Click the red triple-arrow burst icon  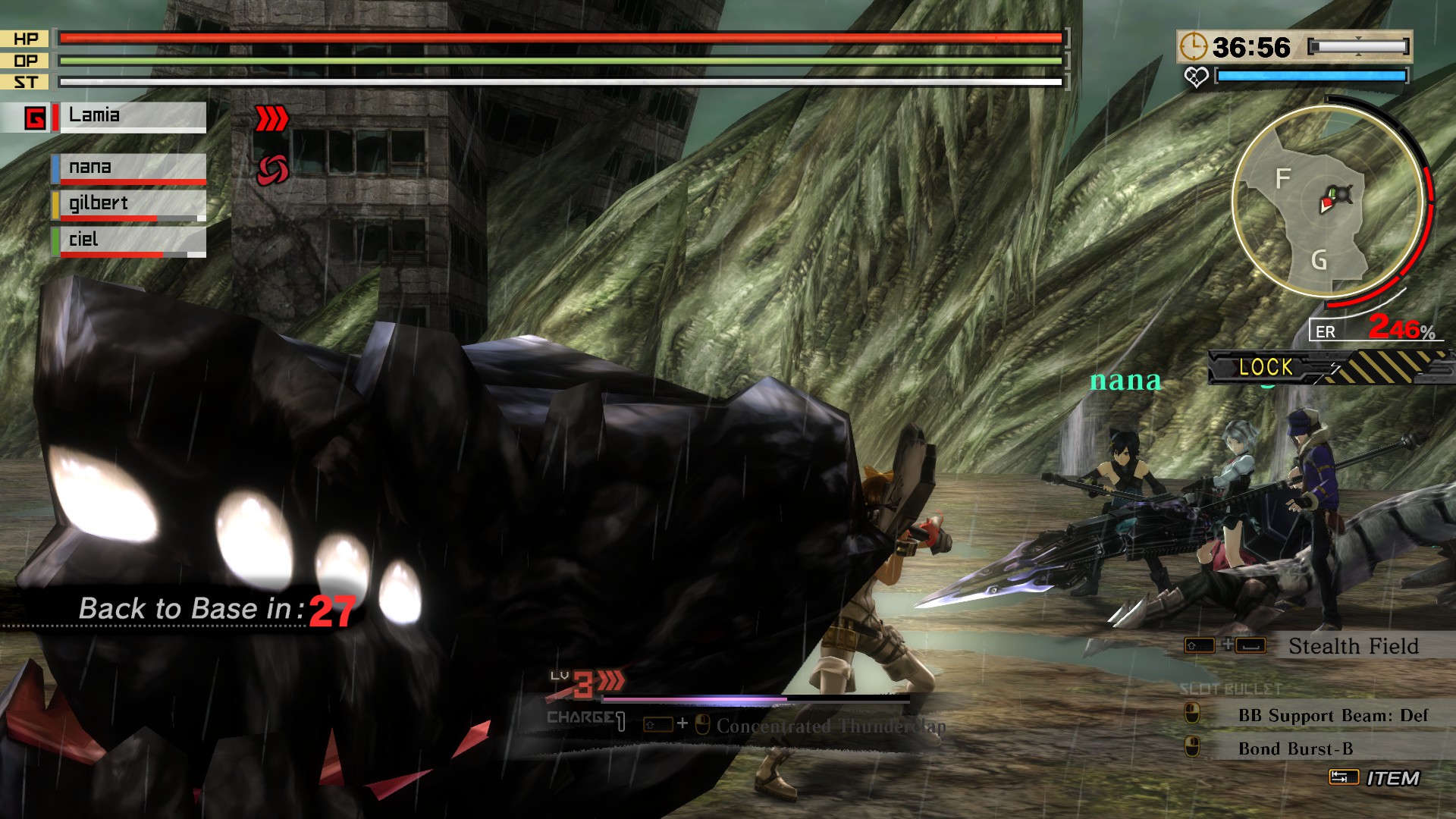pyautogui.click(x=271, y=118)
